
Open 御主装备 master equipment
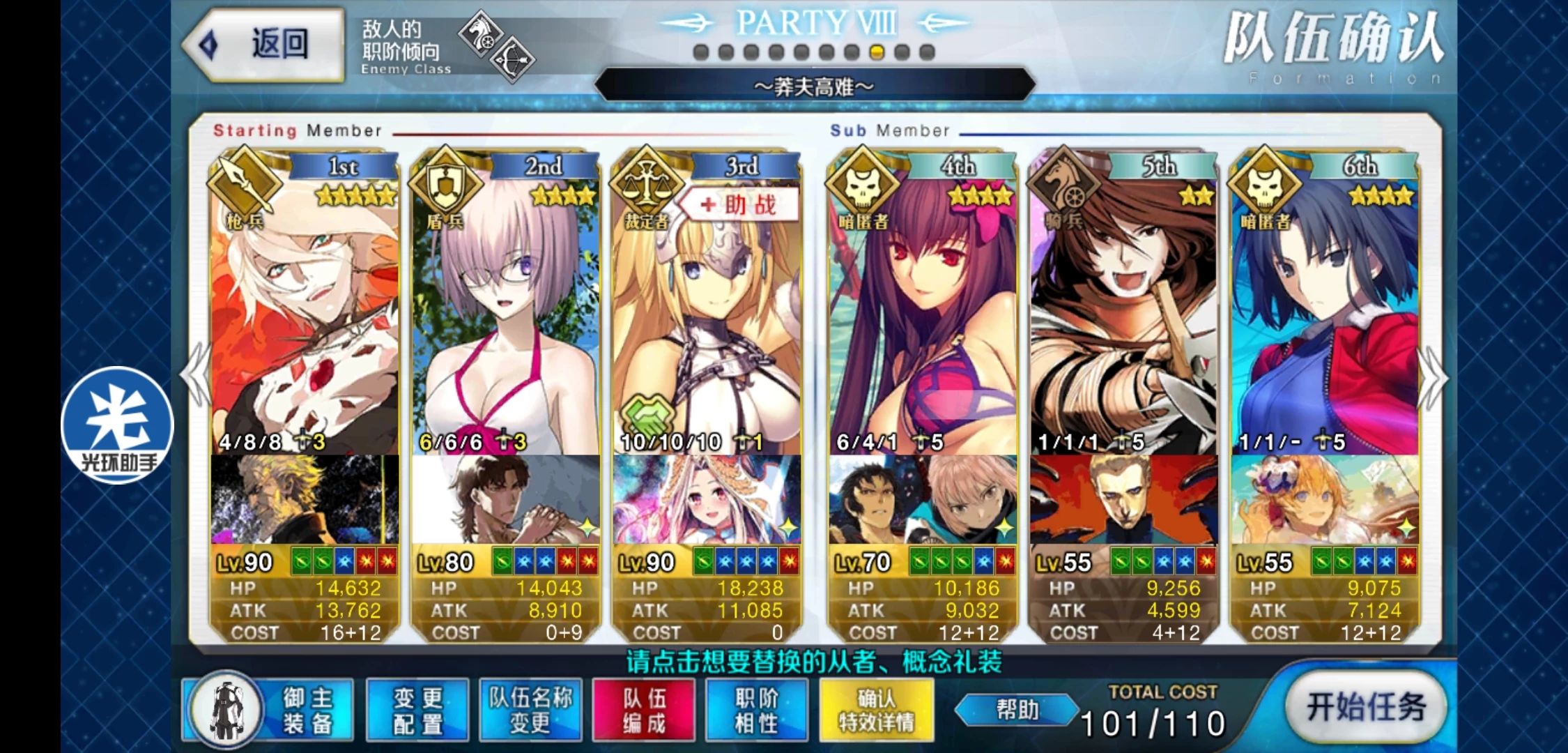point(269,710)
